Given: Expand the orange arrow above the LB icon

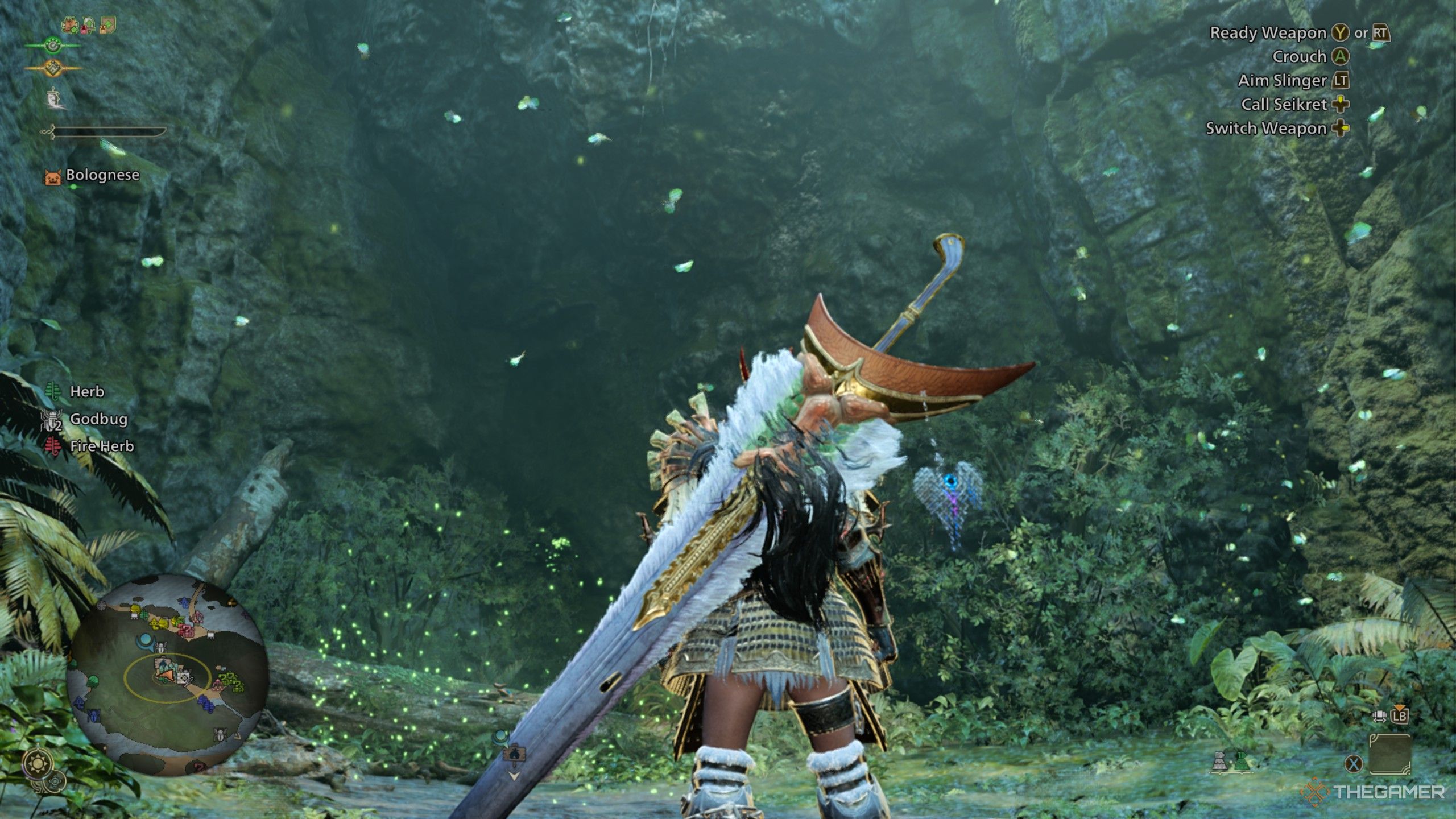Looking at the screenshot, I should coord(1400,708).
